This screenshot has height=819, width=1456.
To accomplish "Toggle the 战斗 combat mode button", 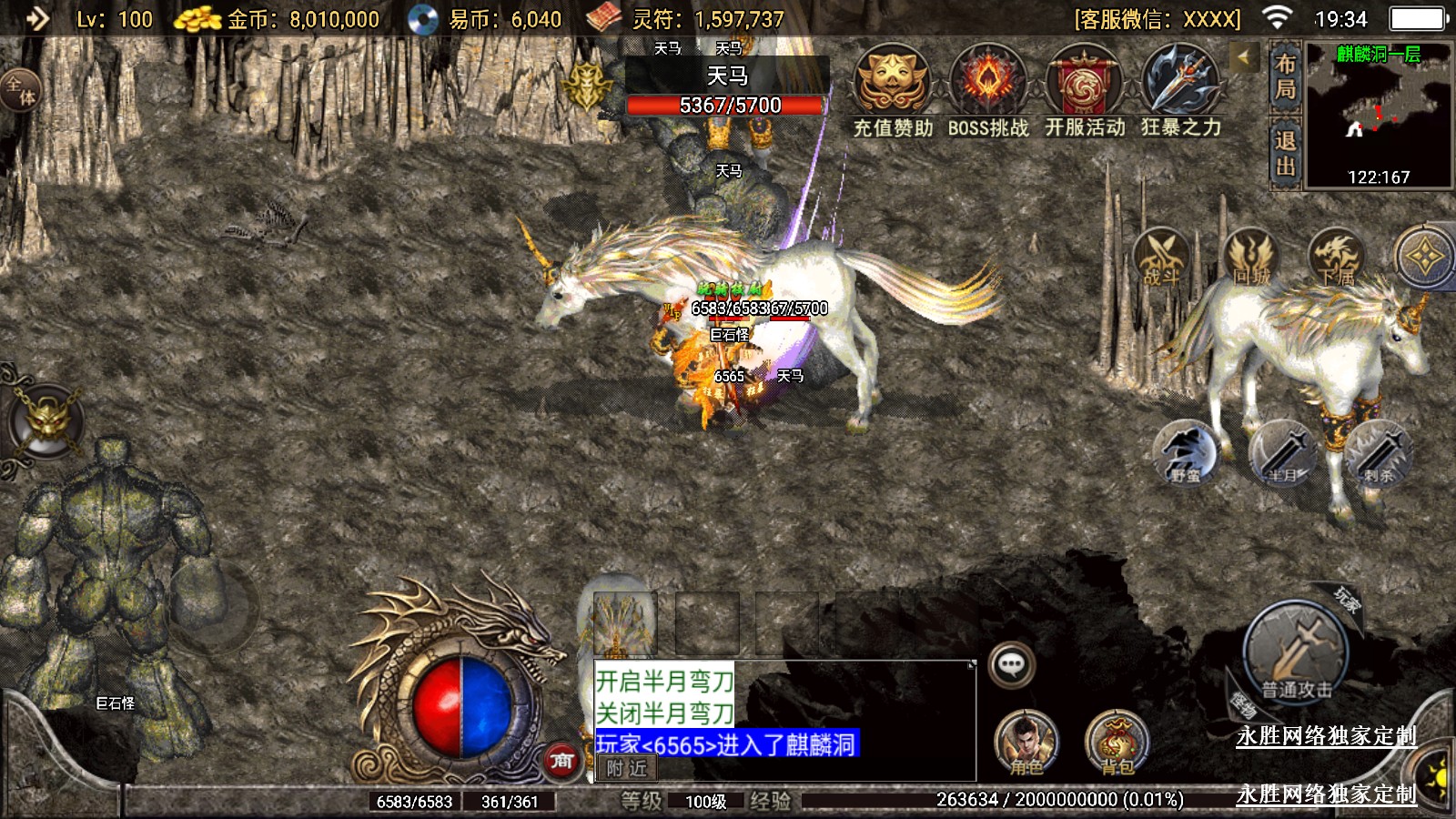I will (1160, 258).
